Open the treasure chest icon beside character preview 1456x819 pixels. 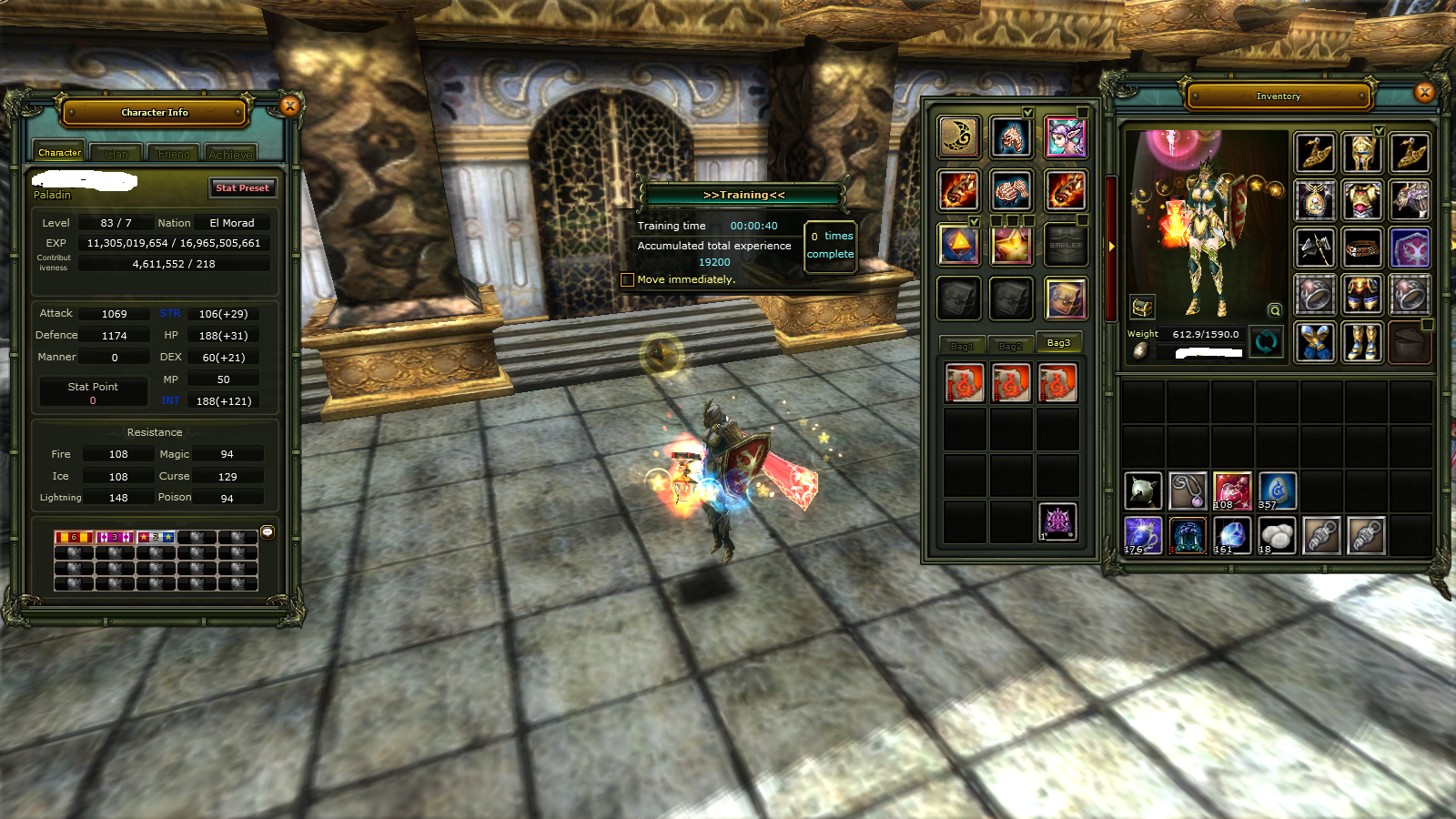pos(1142,307)
